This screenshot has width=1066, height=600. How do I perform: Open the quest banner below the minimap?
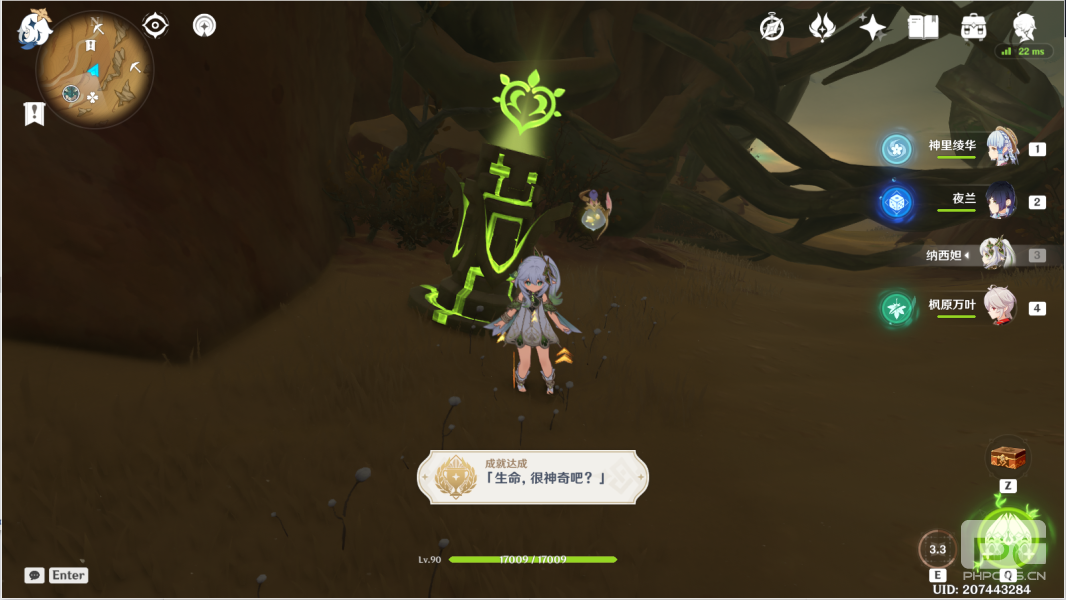pyautogui.click(x=34, y=113)
